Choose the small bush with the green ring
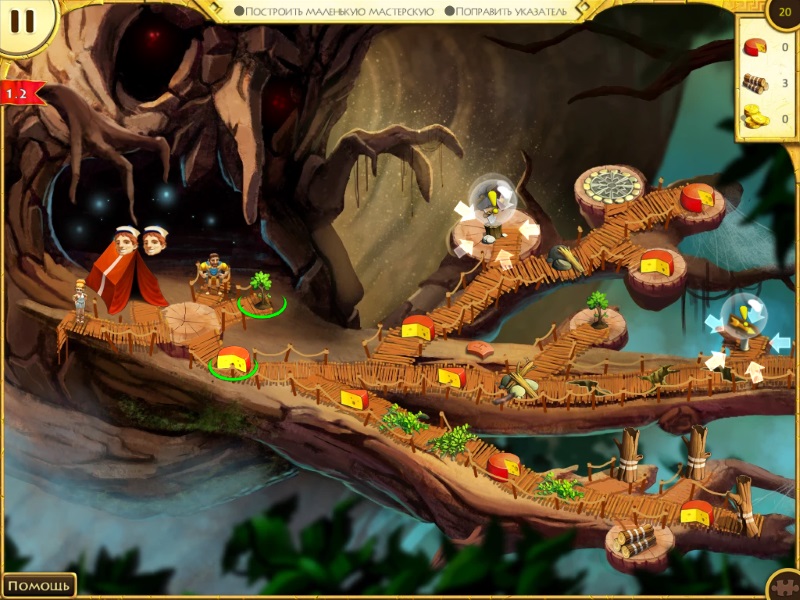800x600 pixels. click(x=261, y=291)
